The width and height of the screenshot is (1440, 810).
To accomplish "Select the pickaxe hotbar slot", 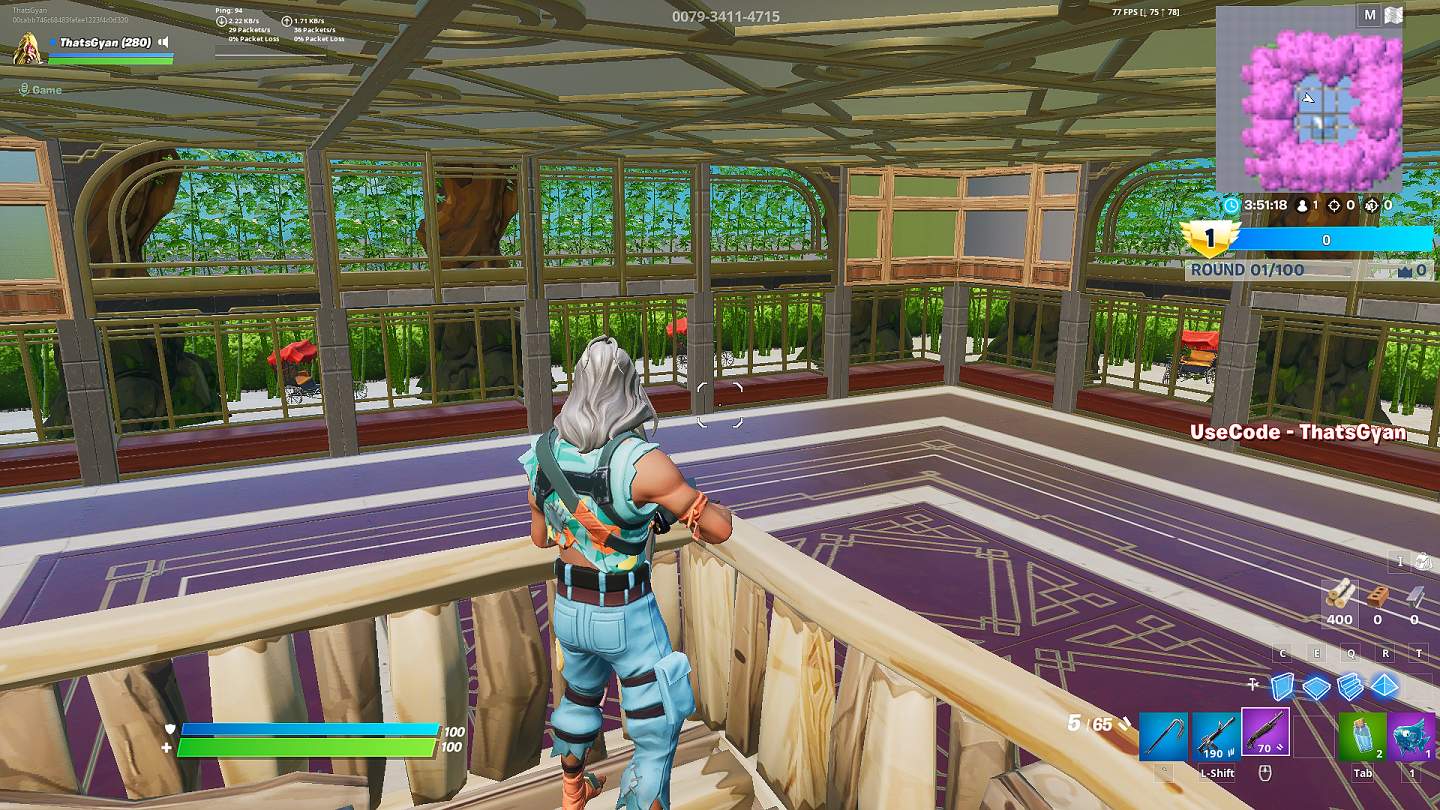I will coord(1163,735).
